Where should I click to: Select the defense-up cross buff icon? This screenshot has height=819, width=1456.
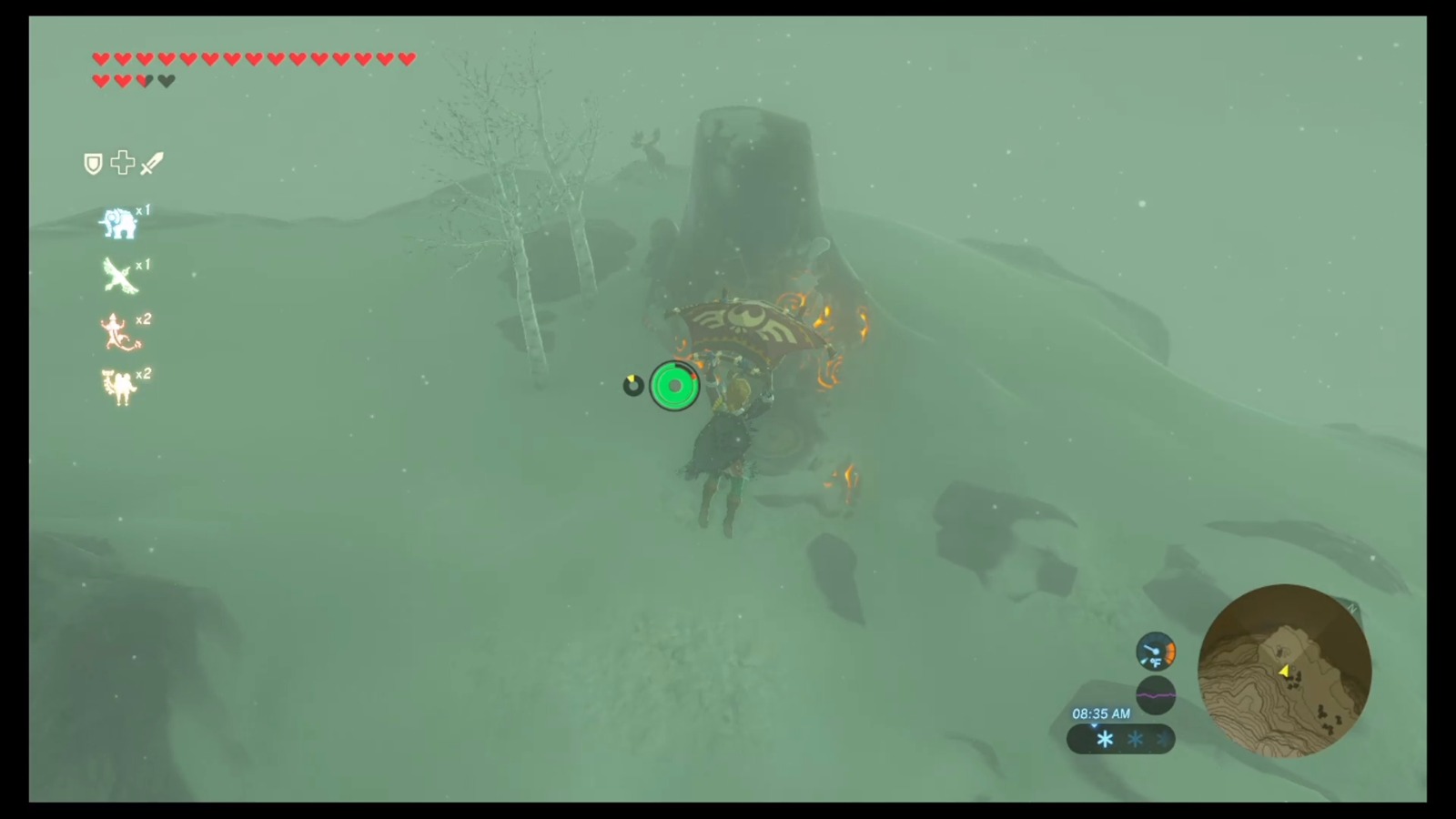122,163
